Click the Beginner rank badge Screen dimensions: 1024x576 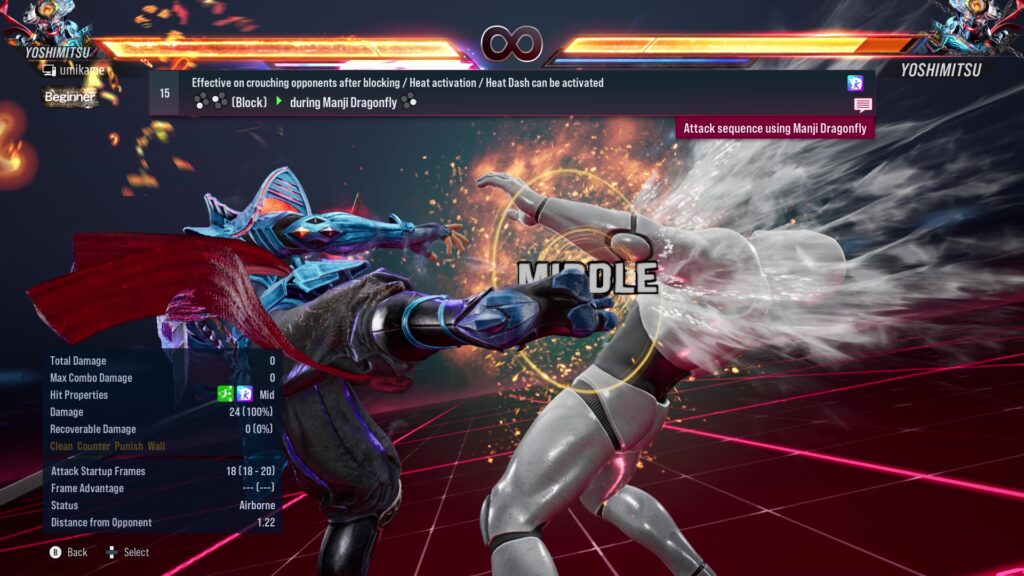(x=69, y=97)
